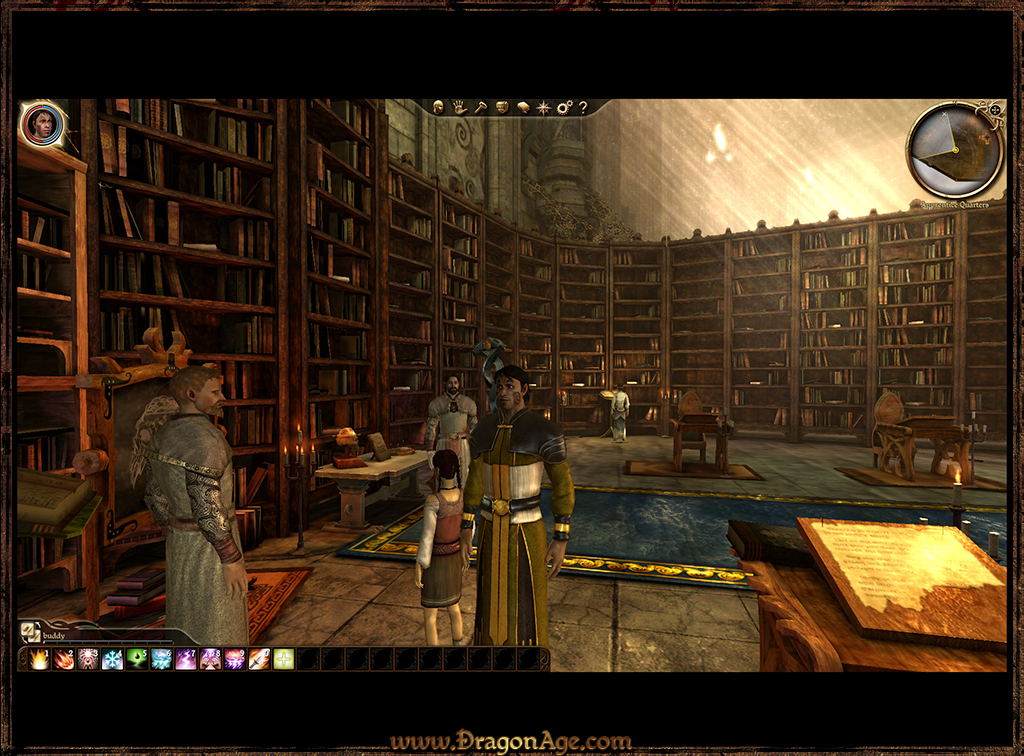Screen dimensions: 1024x756
Task: Toggle the icon beside the name buddy
Action: pos(30,632)
